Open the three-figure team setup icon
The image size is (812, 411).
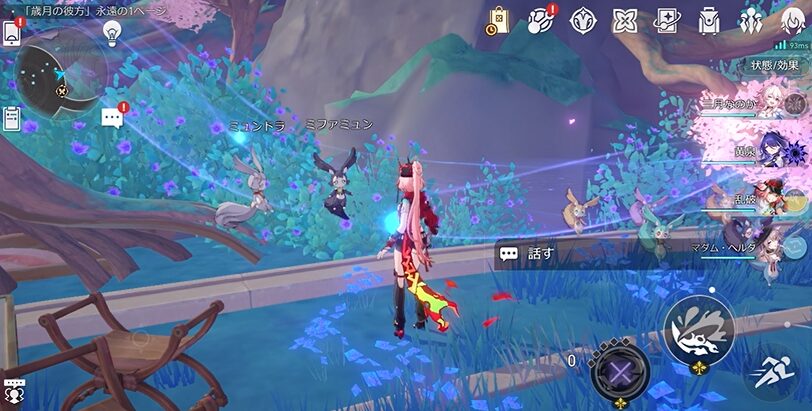[751, 20]
